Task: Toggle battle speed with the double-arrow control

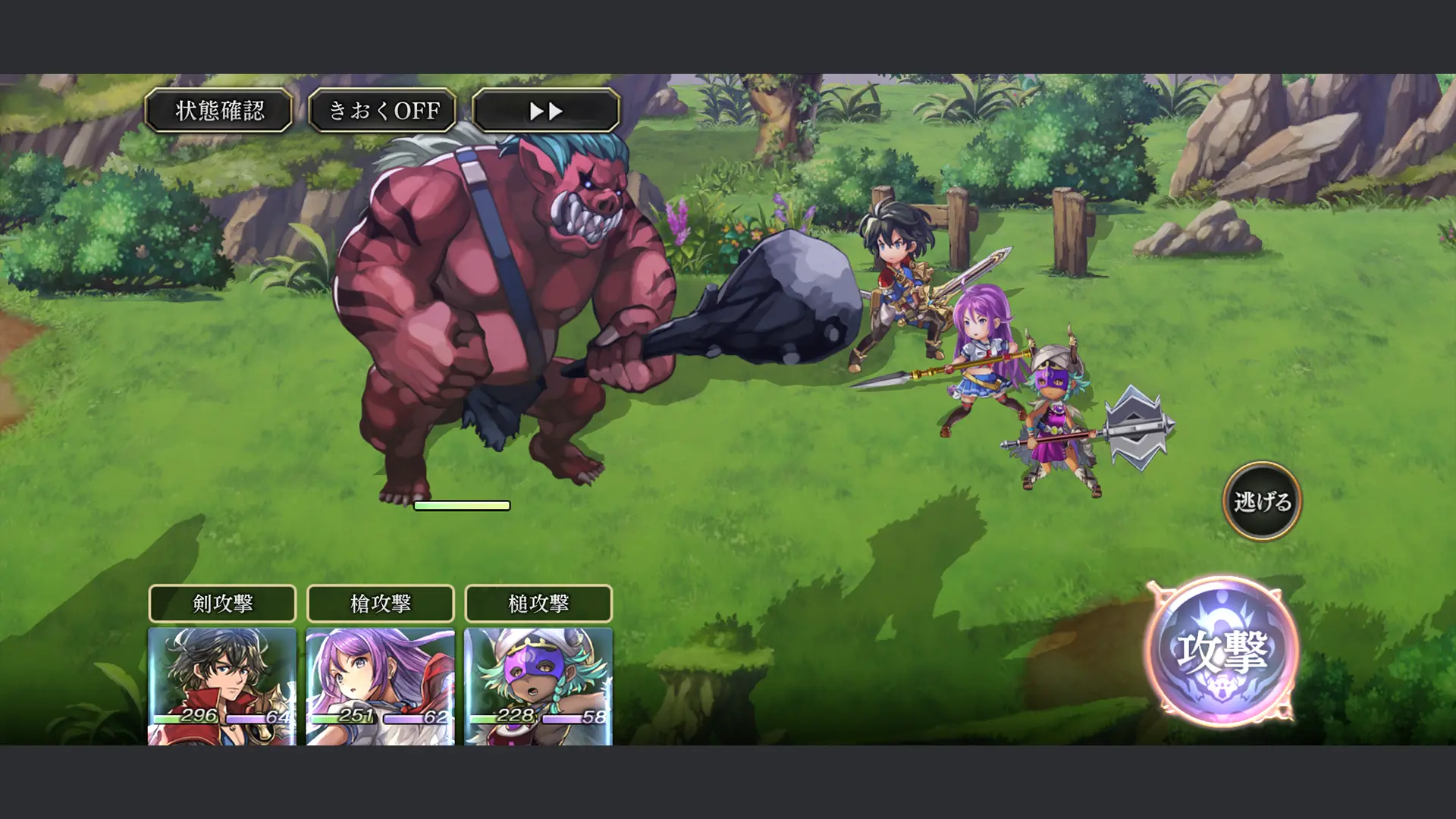Action: pos(545,111)
